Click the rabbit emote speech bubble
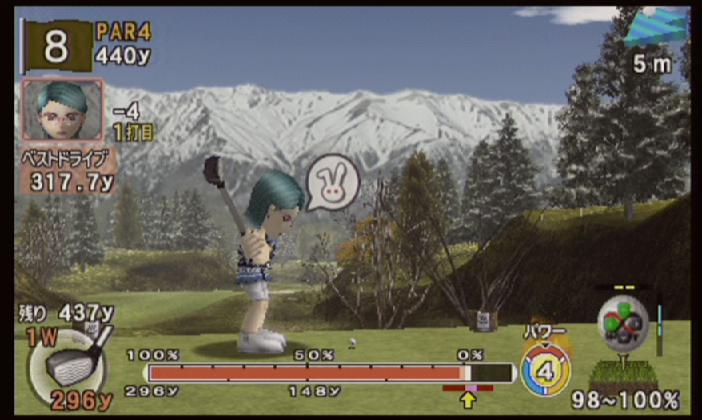 [x=331, y=183]
